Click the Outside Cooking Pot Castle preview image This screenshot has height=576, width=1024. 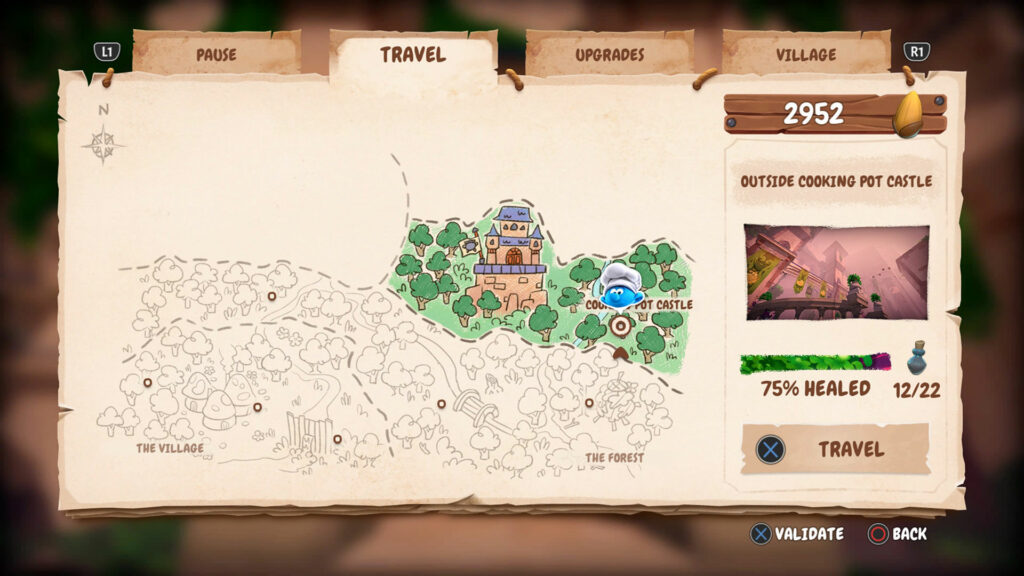point(836,272)
